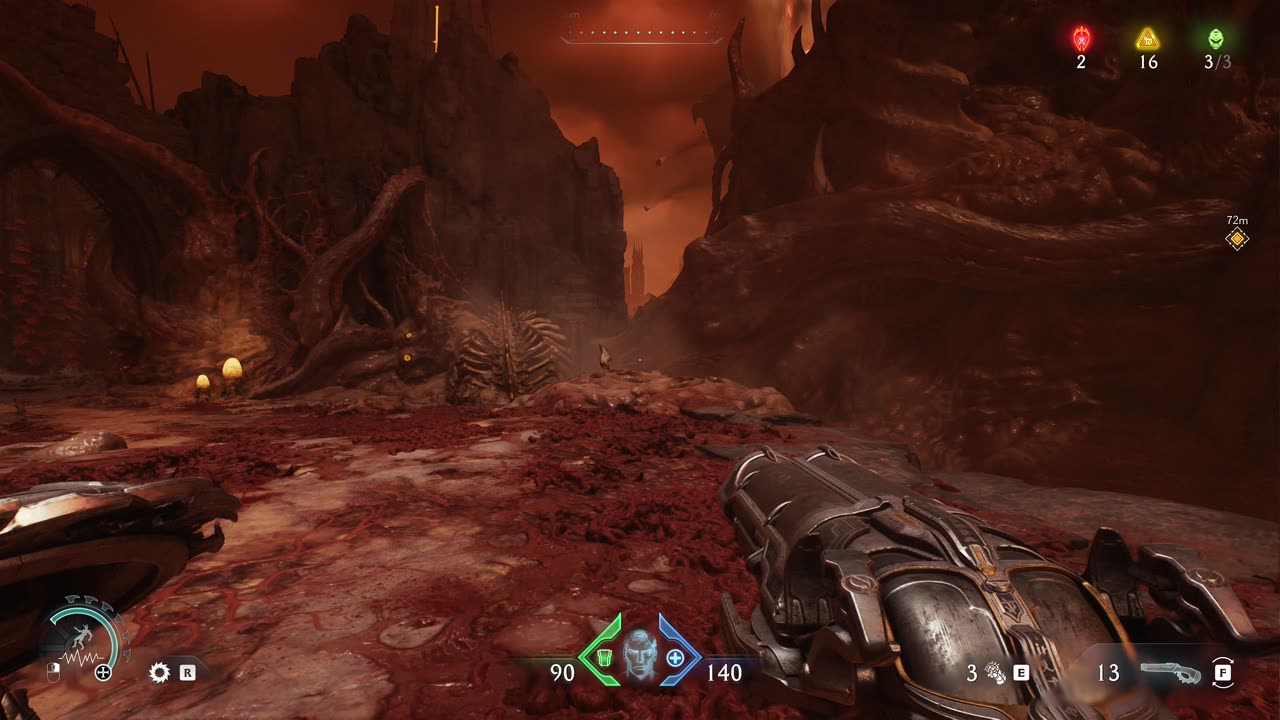Click the red ruby resource icon
The width and height of the screenshot is (1280, 720).
pyautogui.click(x=1081, y=39)
